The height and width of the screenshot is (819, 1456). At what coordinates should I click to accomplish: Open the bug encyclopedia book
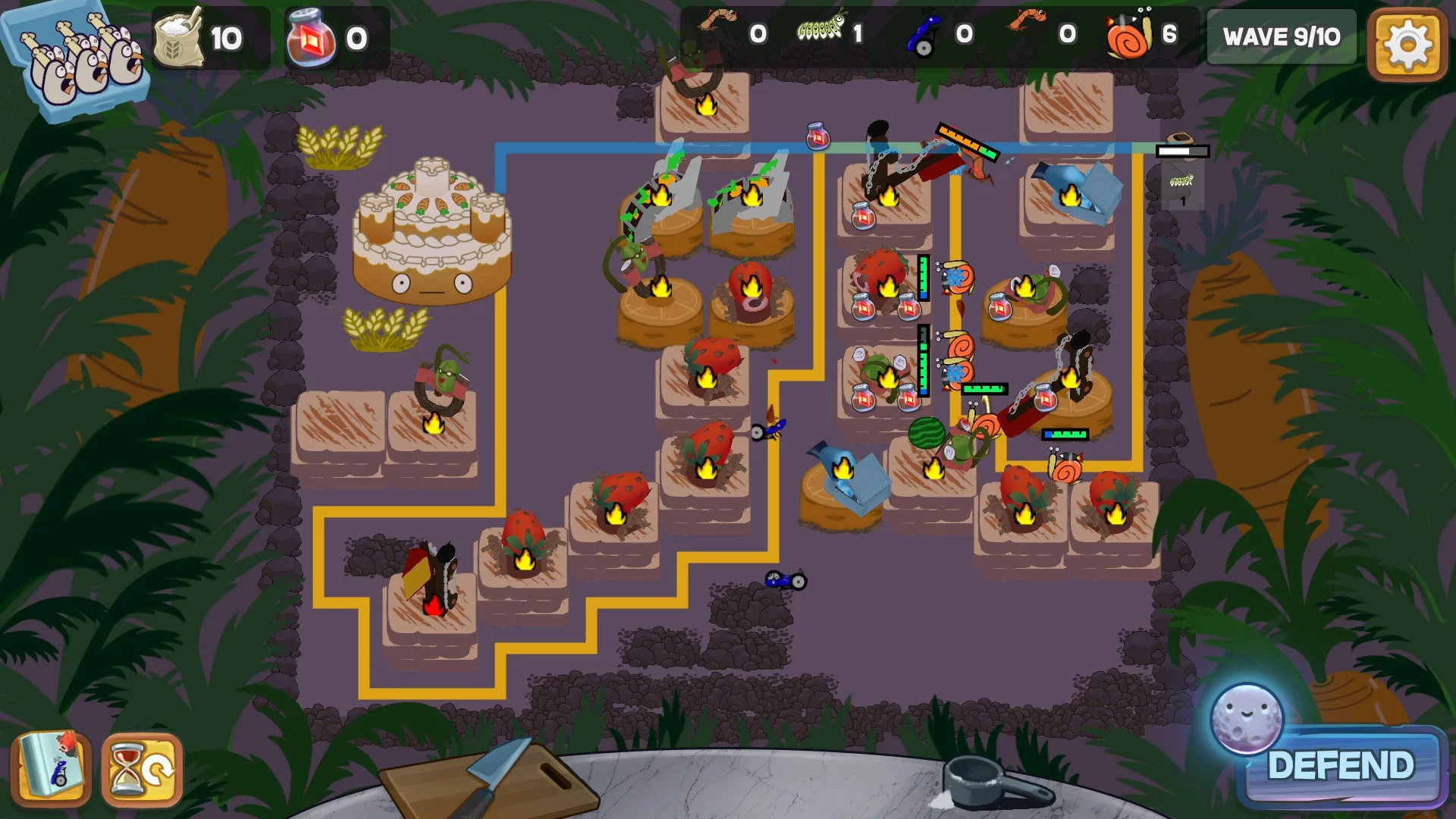point(52,769)
